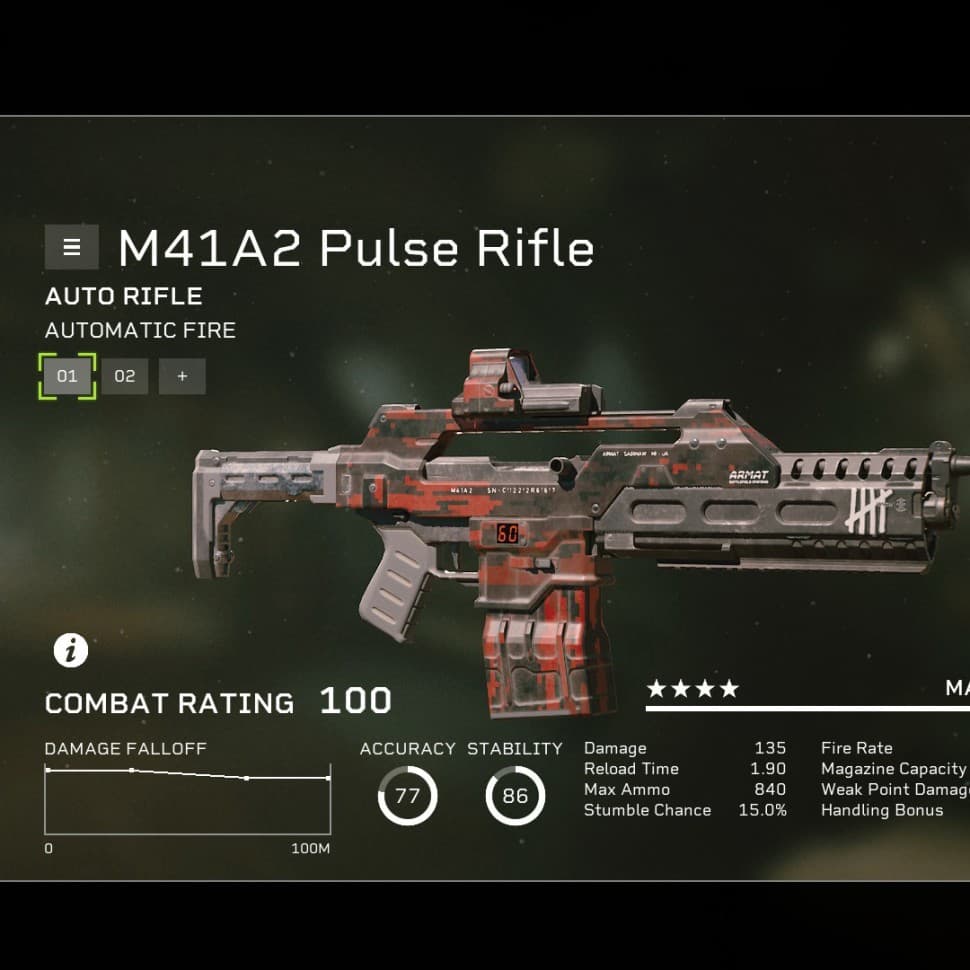Open the hamburger menu beside the weapon name

[x=71, y=247]
